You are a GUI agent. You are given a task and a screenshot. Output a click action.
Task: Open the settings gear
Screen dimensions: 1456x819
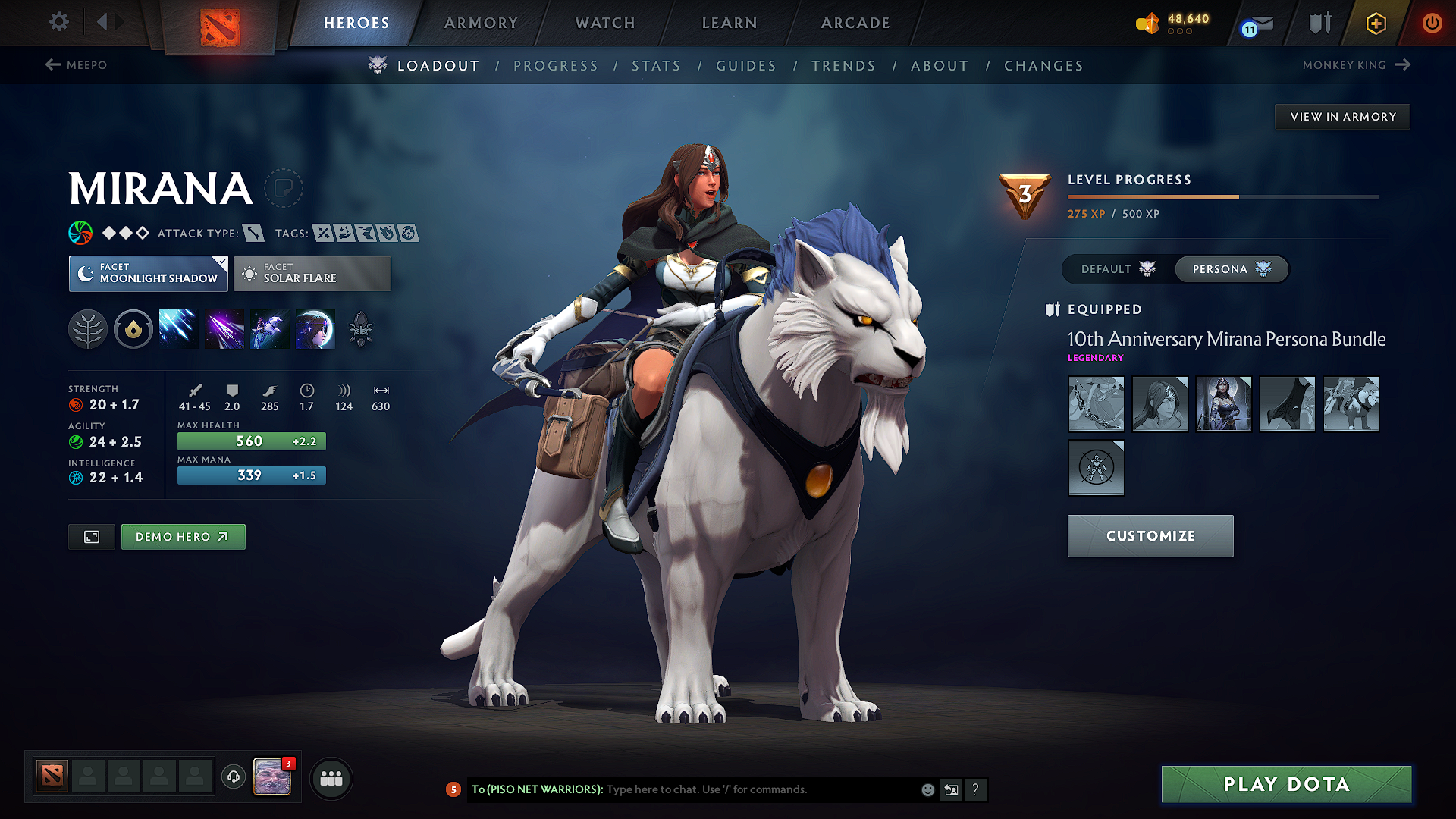[58, 23]
